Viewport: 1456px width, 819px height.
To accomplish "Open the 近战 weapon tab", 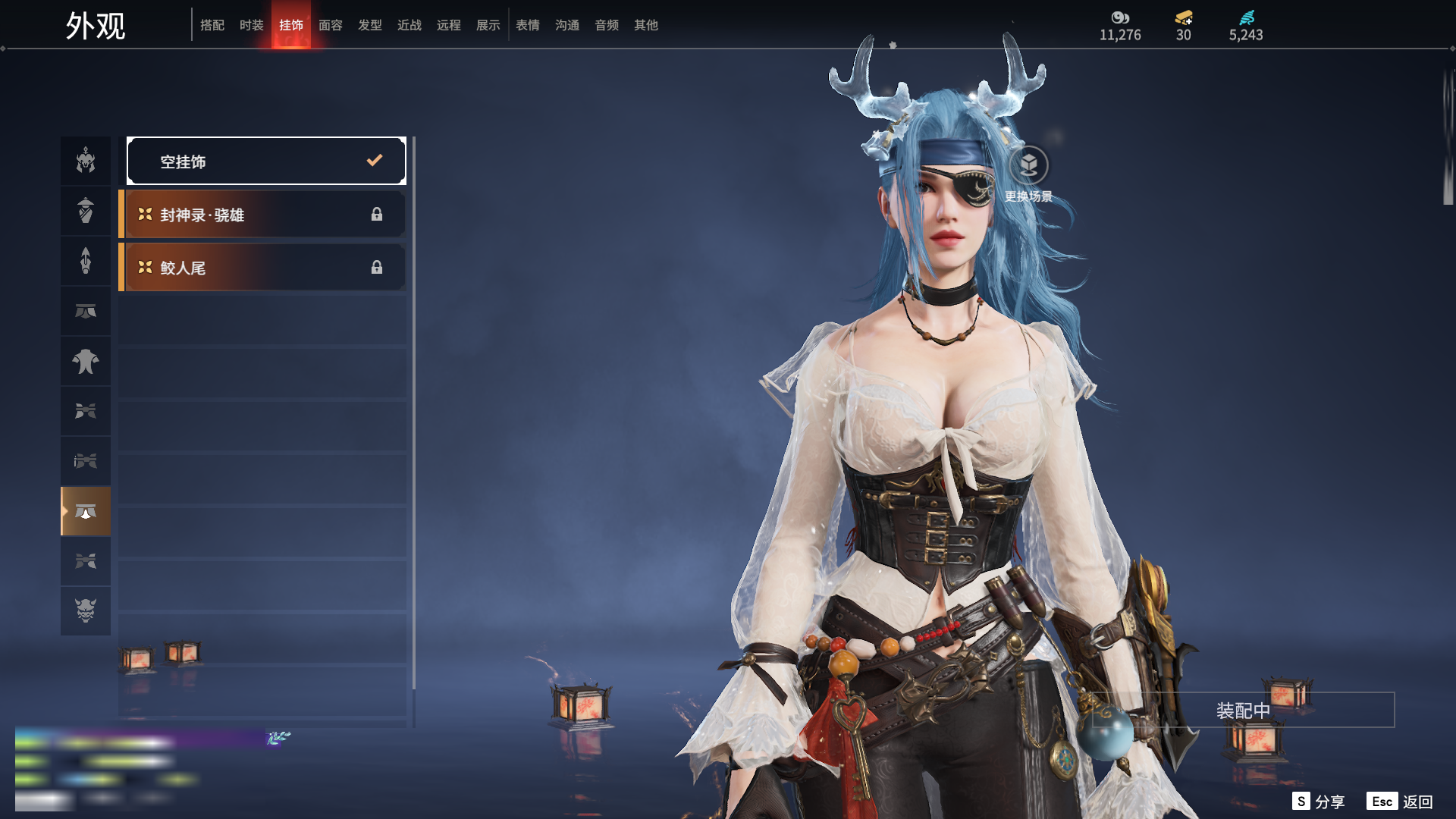I will (x=409, y=25).
